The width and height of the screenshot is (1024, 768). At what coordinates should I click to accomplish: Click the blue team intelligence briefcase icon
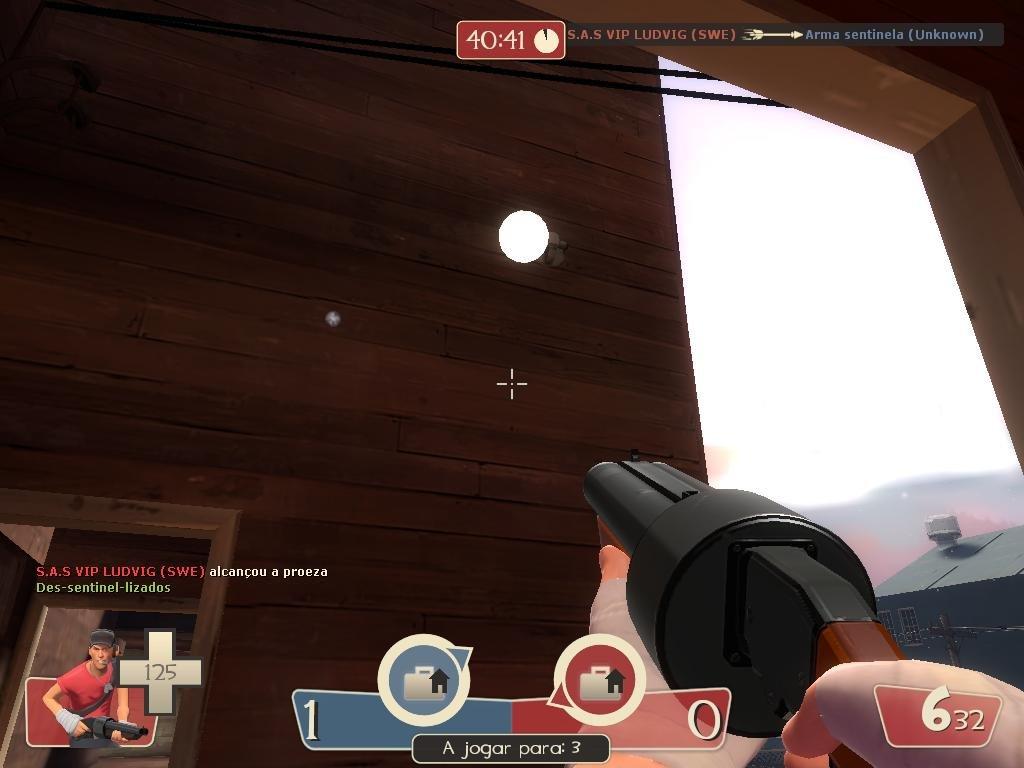click(x=424, y=682)
